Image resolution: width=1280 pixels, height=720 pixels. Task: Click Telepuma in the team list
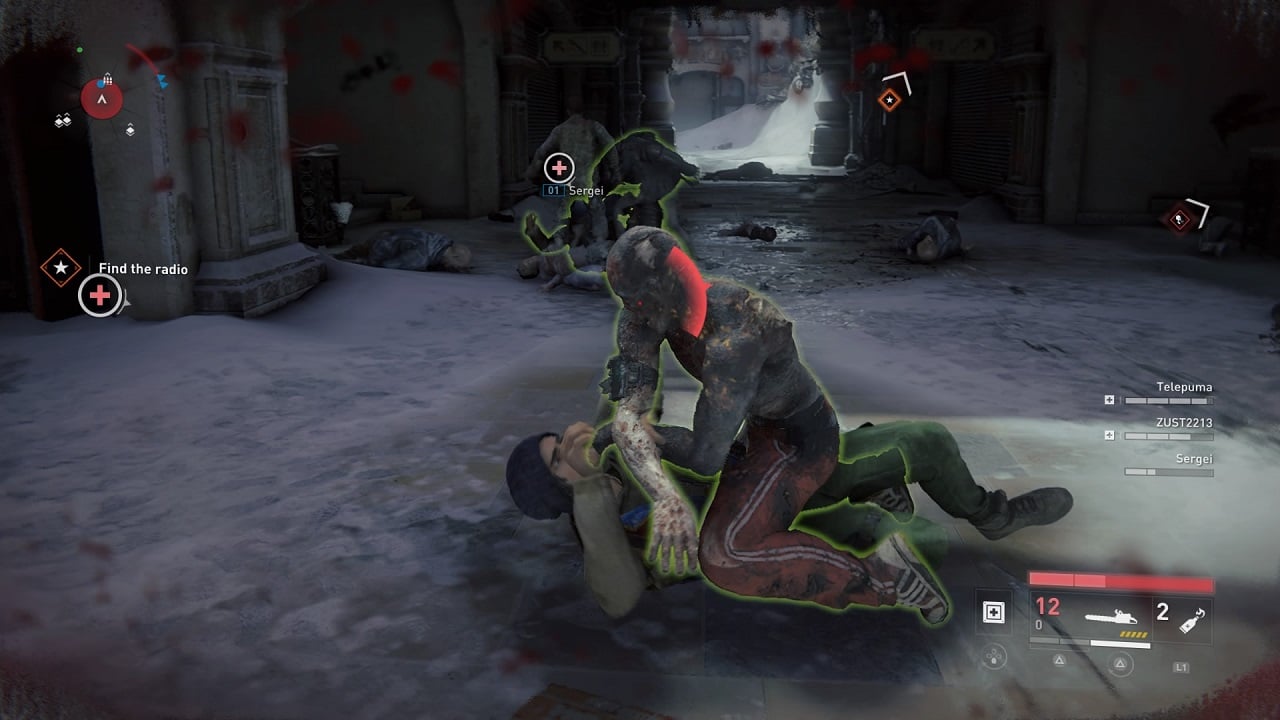pos(1184,387)
